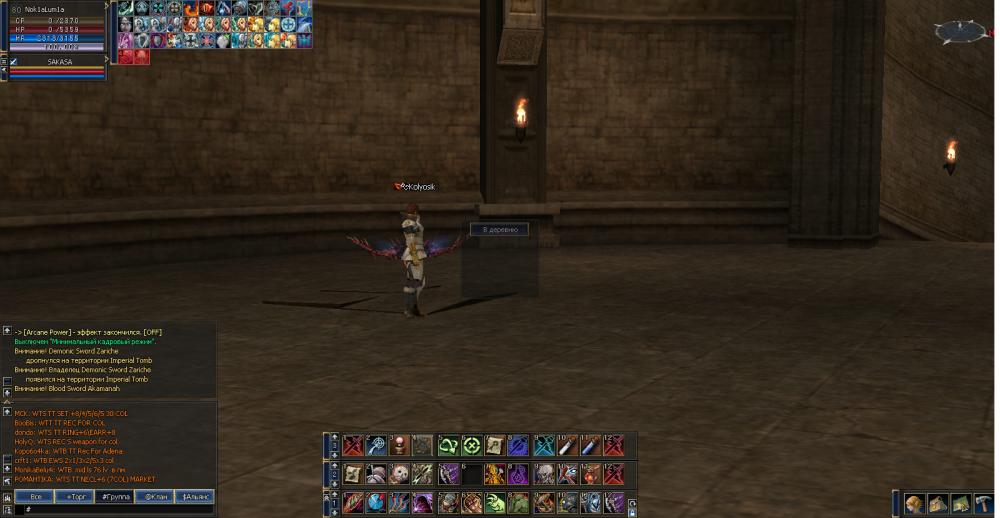Use the key scroll in top hotbar

coord(495,446)
